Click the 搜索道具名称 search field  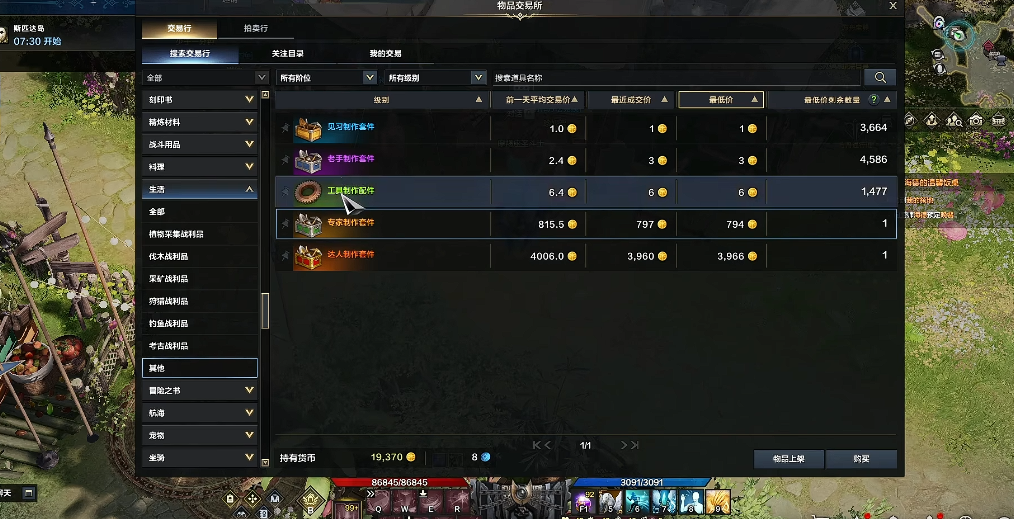[x=676, y=77]
